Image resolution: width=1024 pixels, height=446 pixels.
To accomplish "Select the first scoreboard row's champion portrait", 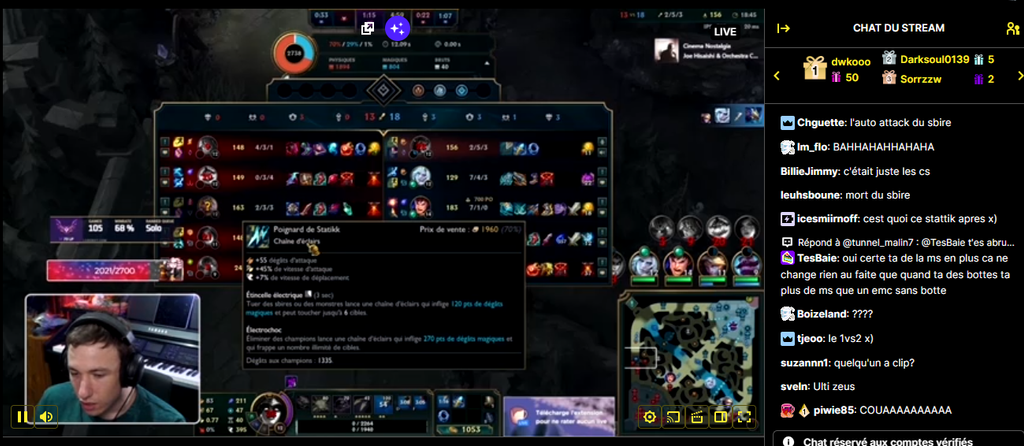I will point(208,149).
